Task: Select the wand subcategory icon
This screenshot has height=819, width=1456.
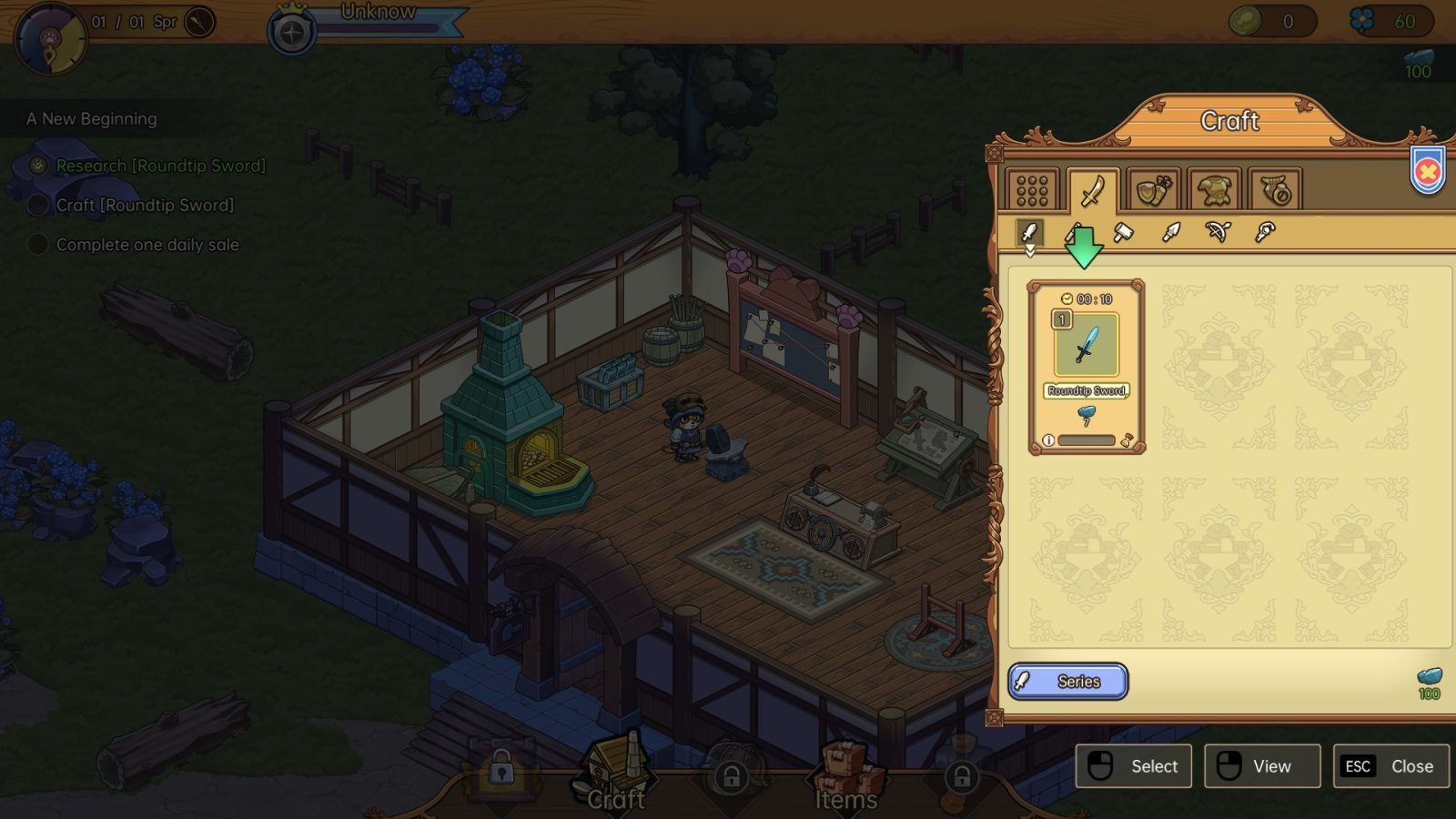Action: [x=1264, y=232]
